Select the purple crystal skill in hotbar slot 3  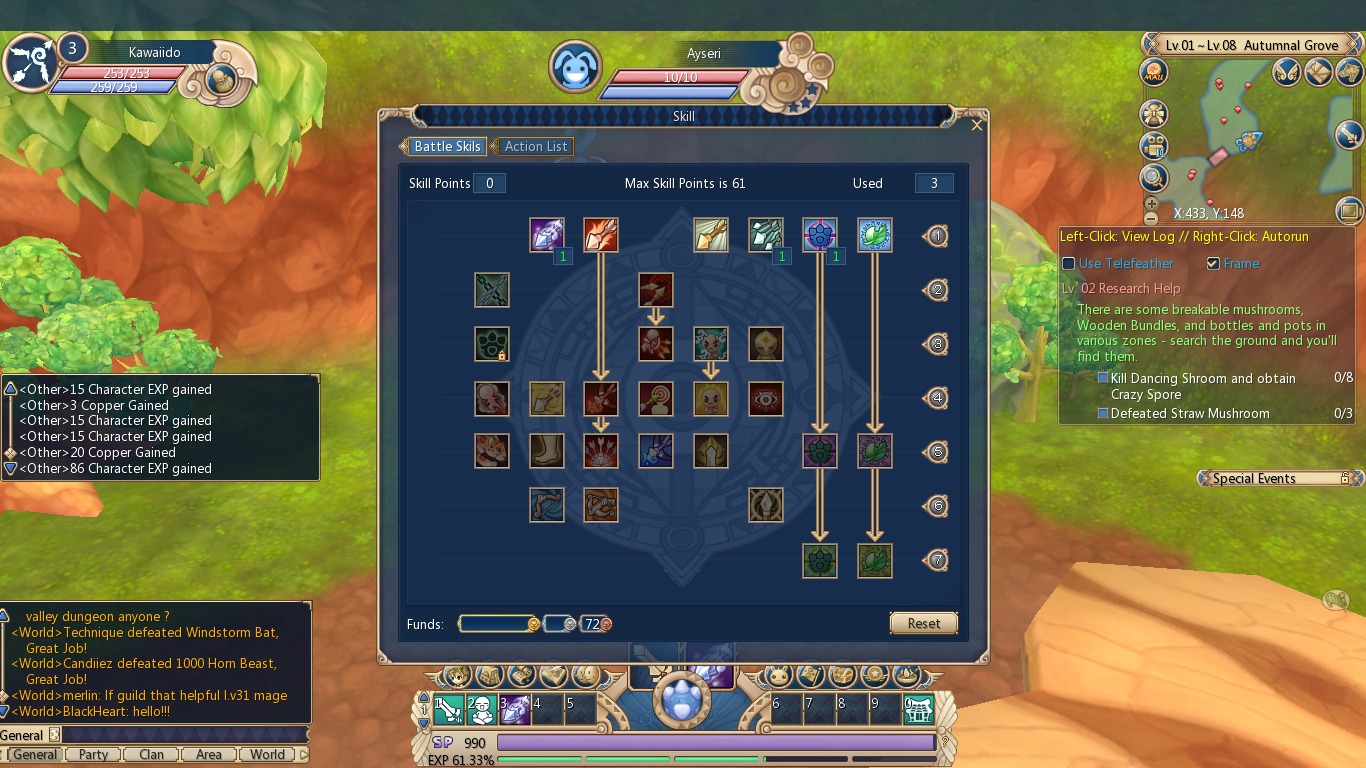(x=513, y=708)
